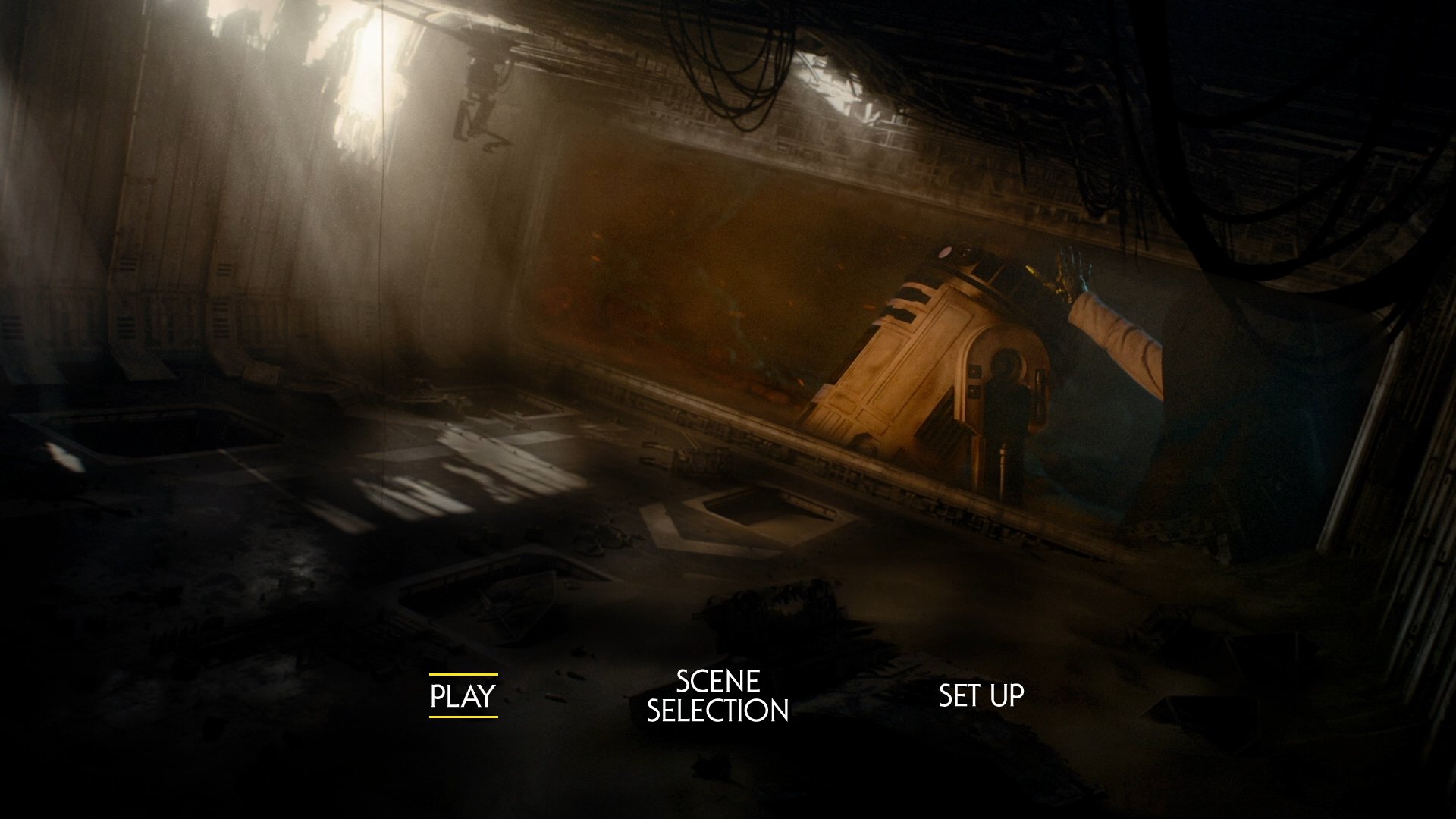The image size is (1456, 819).
Task: Select the highlighted Play option
Action: click(x=463, y=695)
